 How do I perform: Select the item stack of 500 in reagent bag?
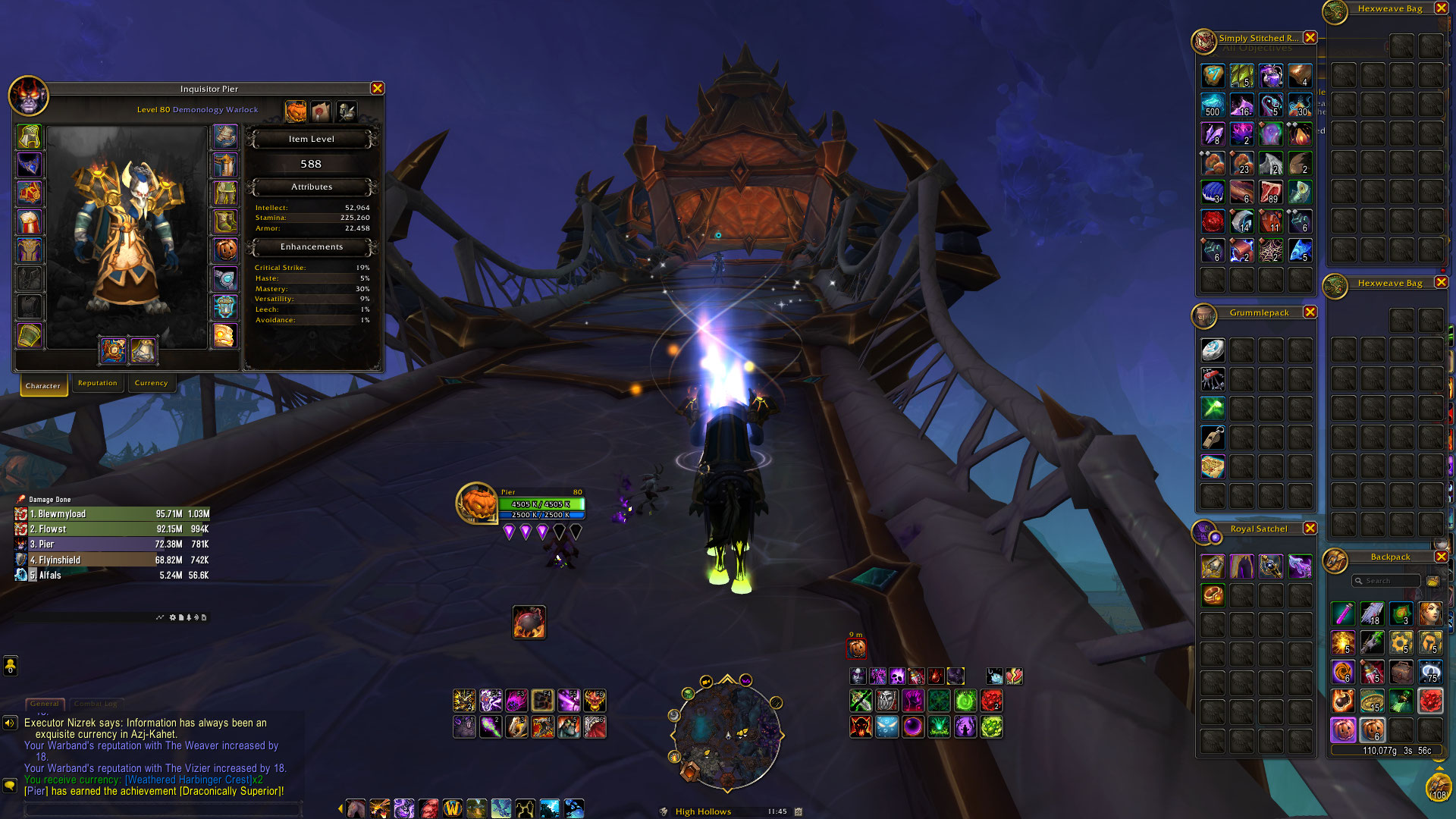pos(1212,105)
